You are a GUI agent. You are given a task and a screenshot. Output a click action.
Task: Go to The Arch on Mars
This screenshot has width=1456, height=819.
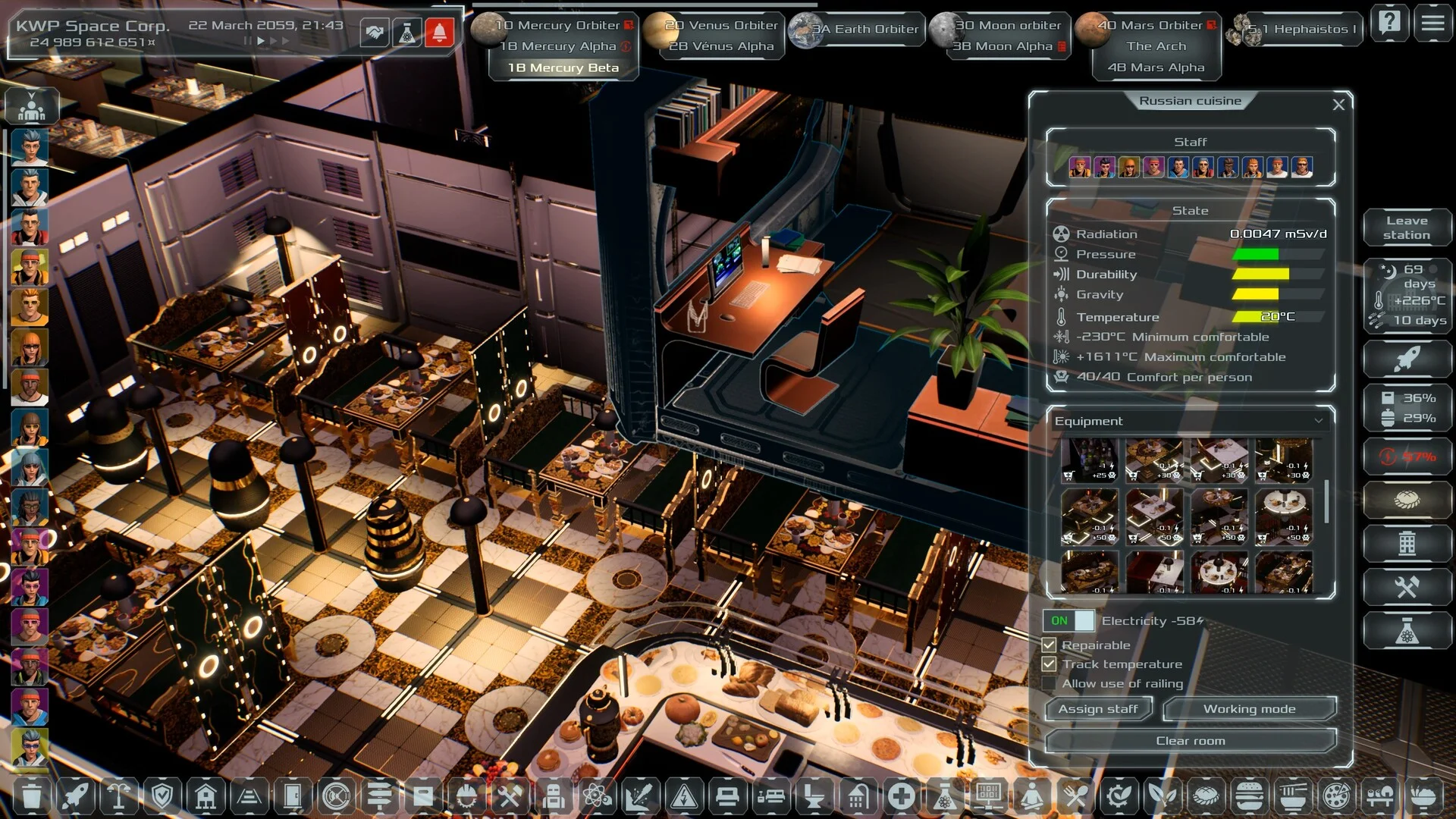point(1156,46)
